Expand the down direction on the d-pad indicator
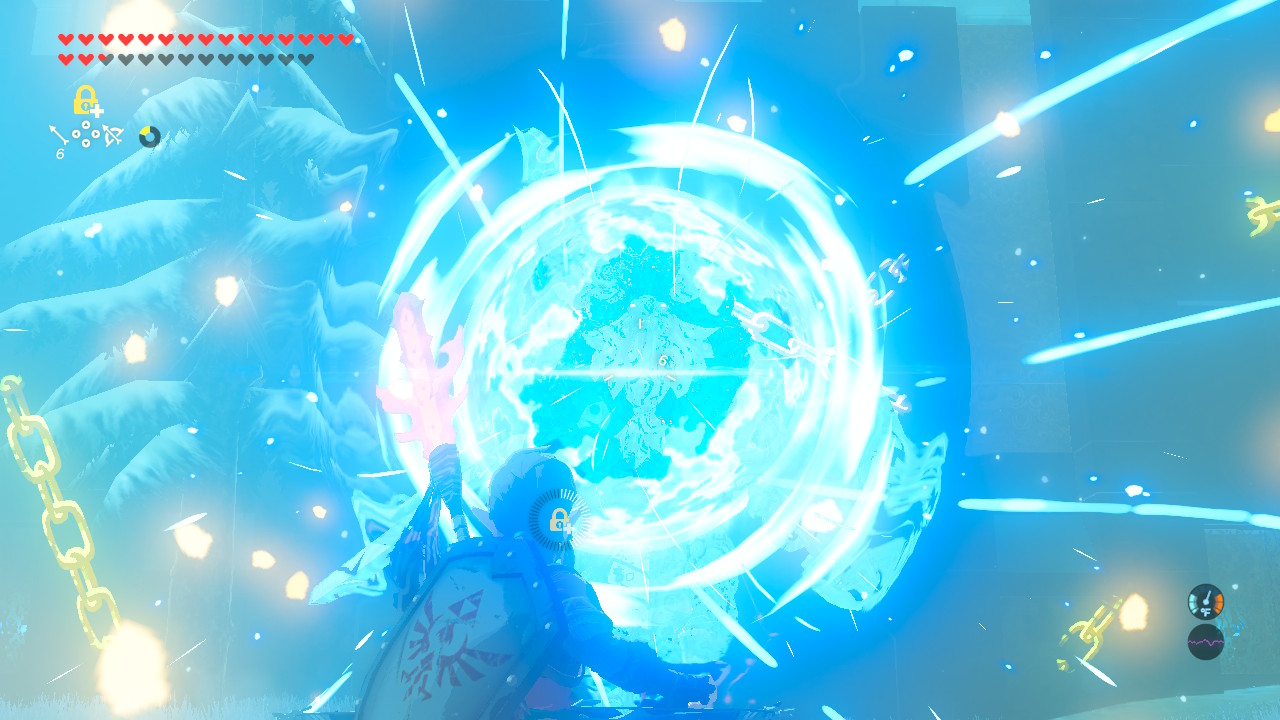The width and height of the screenshot is (1280, 720). (x=86, y=143)
